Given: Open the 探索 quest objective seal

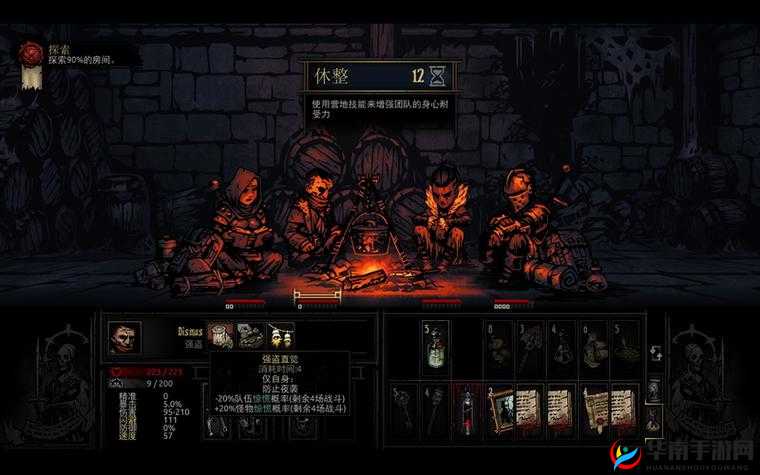Looking at the screenshot, I should (x=32, y=52).
